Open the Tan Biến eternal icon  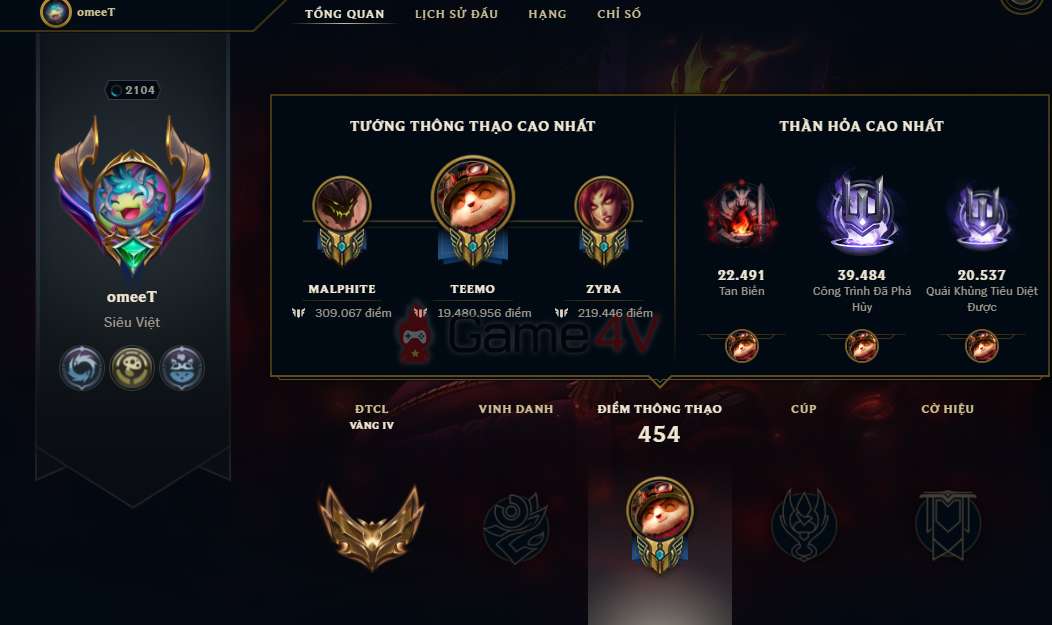(x=740, y=214)
